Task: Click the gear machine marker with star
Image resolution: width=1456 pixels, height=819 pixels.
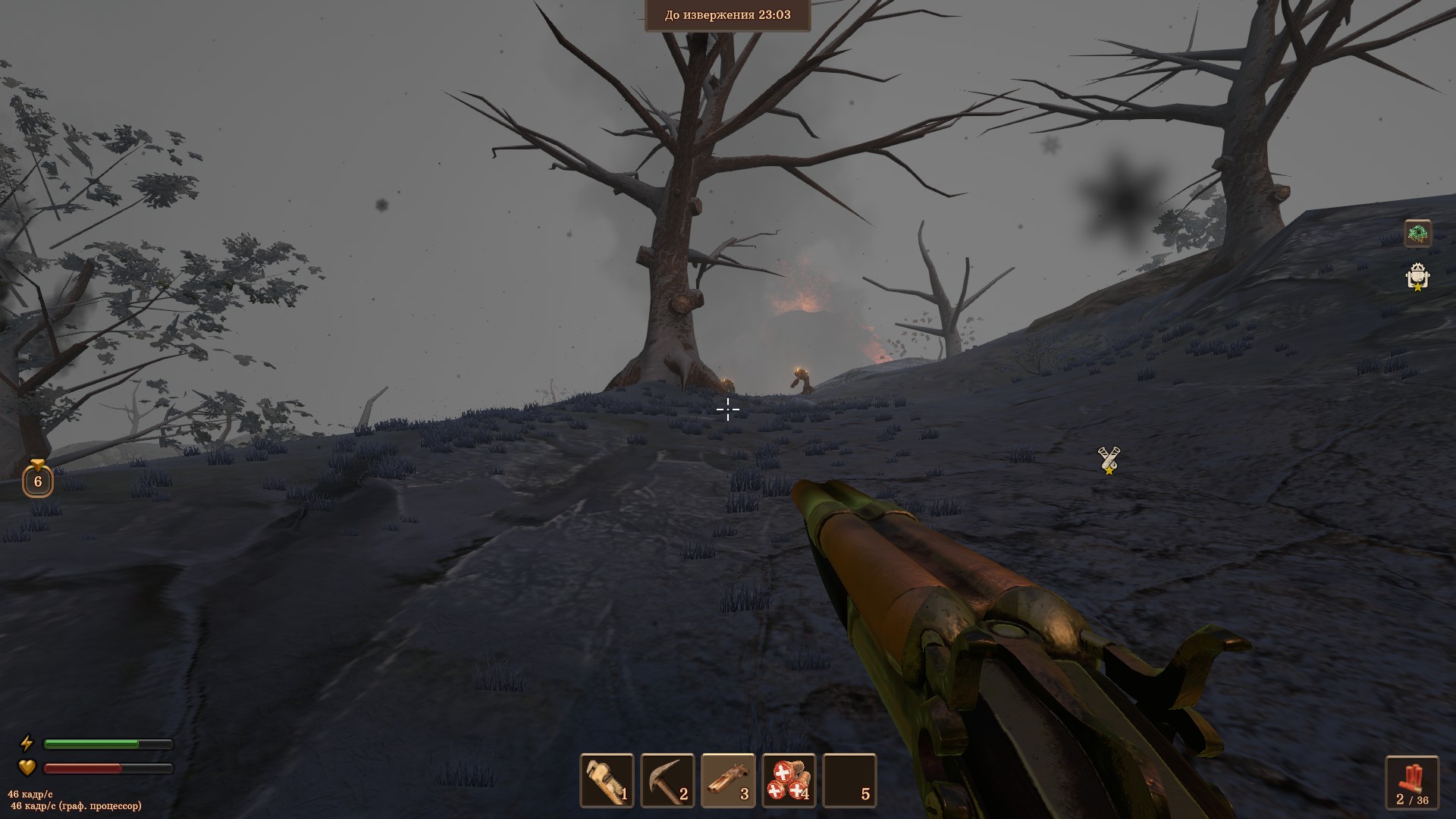Action: 1417,277
